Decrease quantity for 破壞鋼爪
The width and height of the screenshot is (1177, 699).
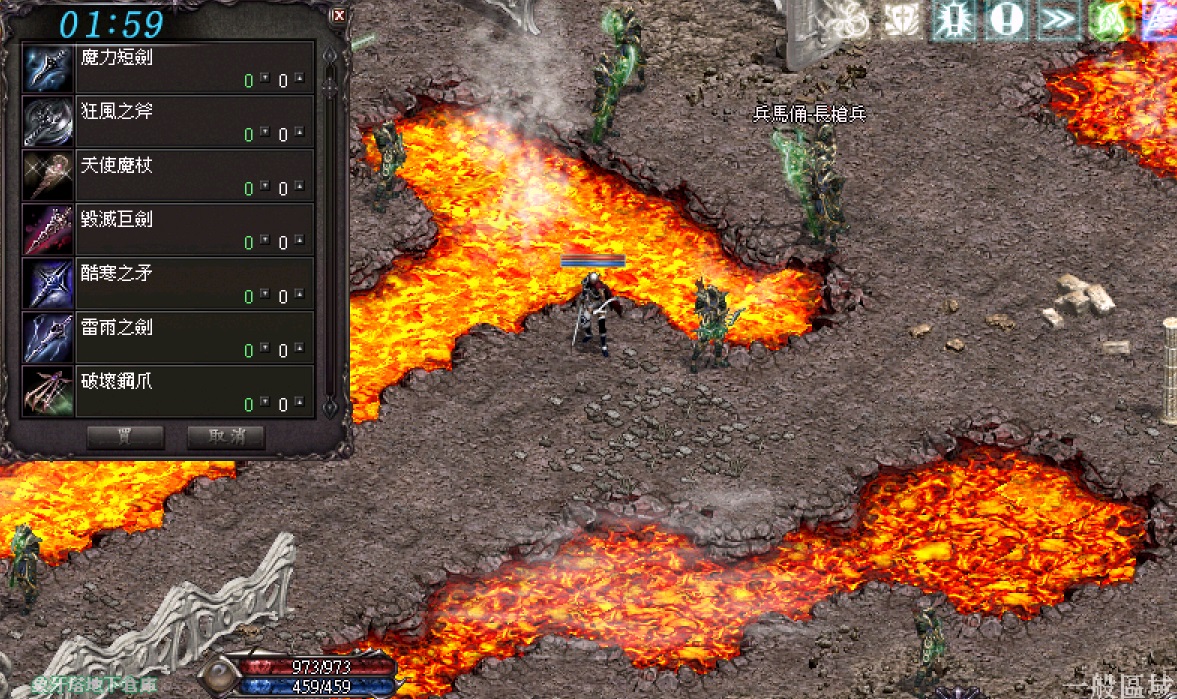[264, 400]
